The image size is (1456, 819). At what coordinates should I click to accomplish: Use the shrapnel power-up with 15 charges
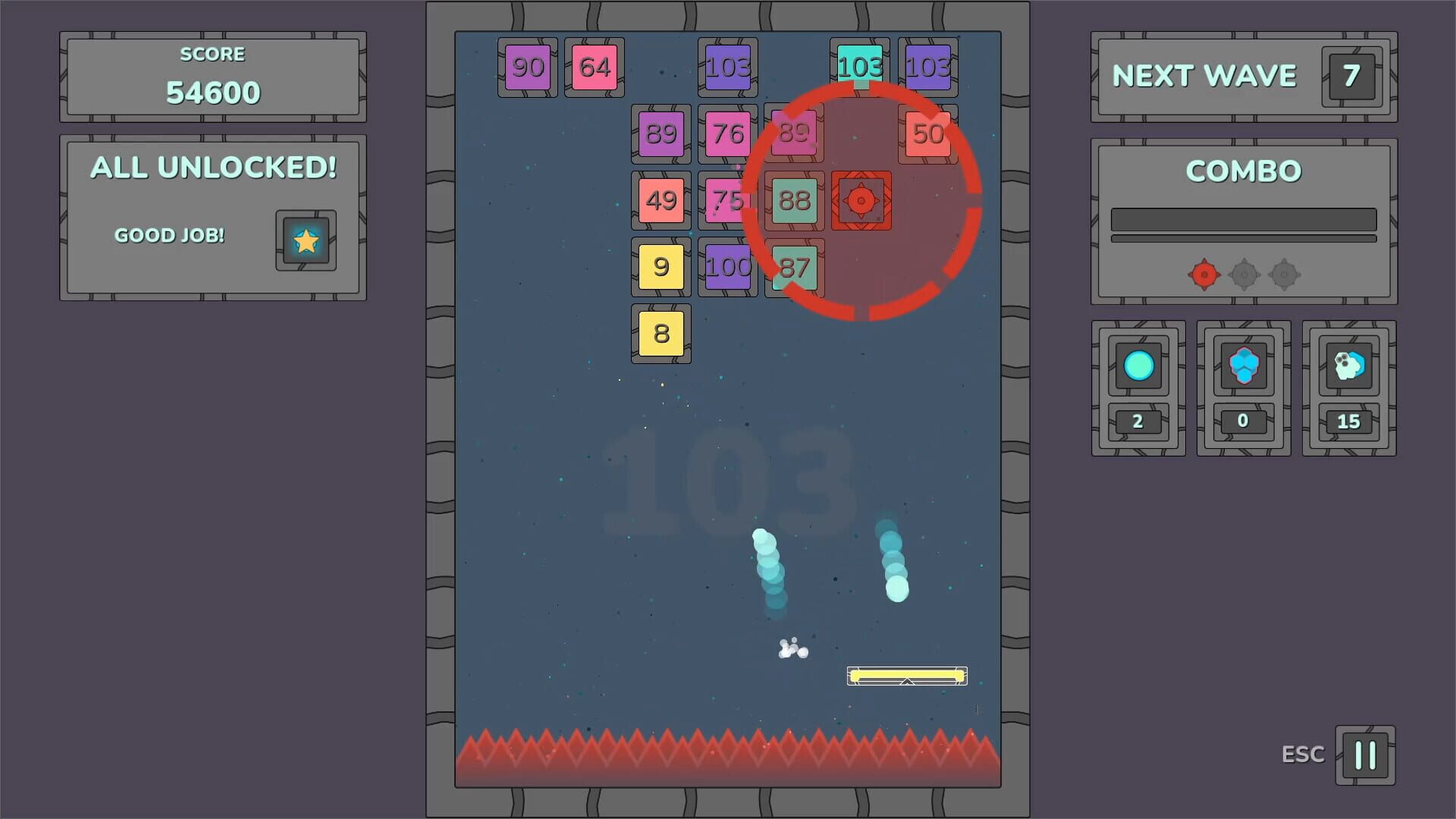tap(1348, 367)
